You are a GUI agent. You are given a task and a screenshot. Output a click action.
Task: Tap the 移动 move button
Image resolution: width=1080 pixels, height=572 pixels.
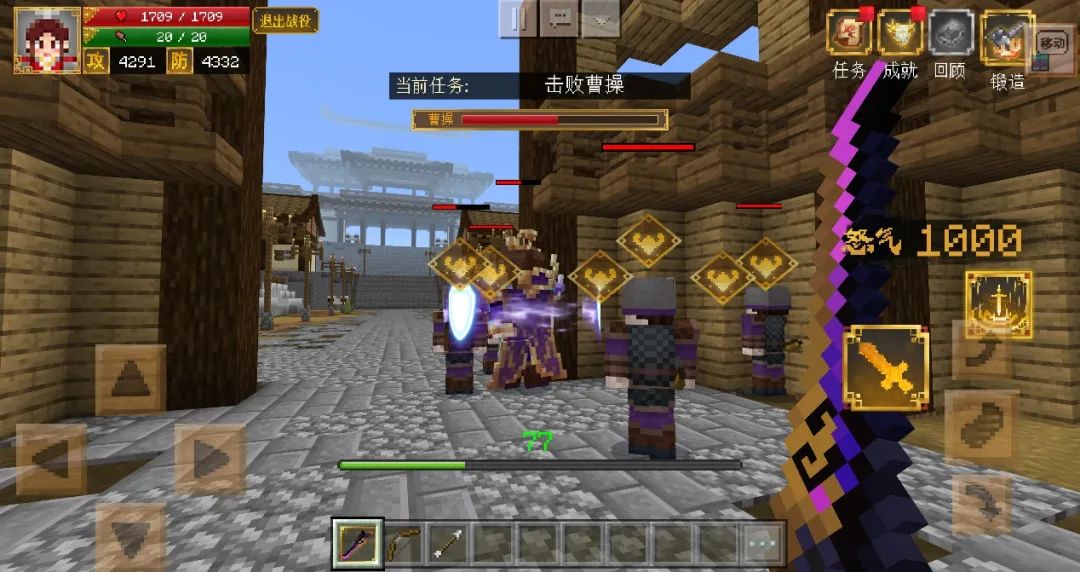click(1052, 43)
